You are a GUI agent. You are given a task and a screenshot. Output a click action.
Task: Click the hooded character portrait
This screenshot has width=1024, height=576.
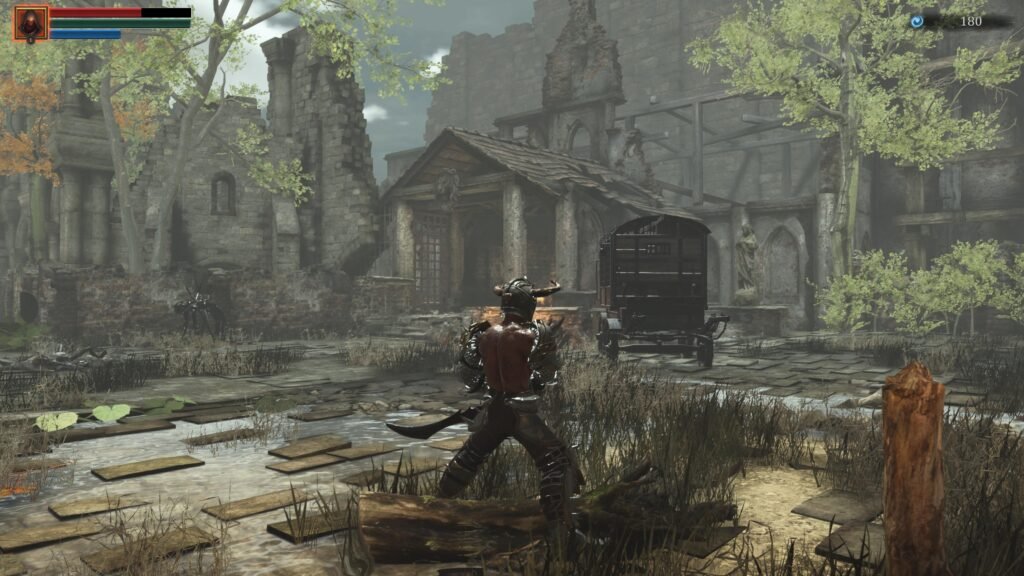[x=30, y=23]
